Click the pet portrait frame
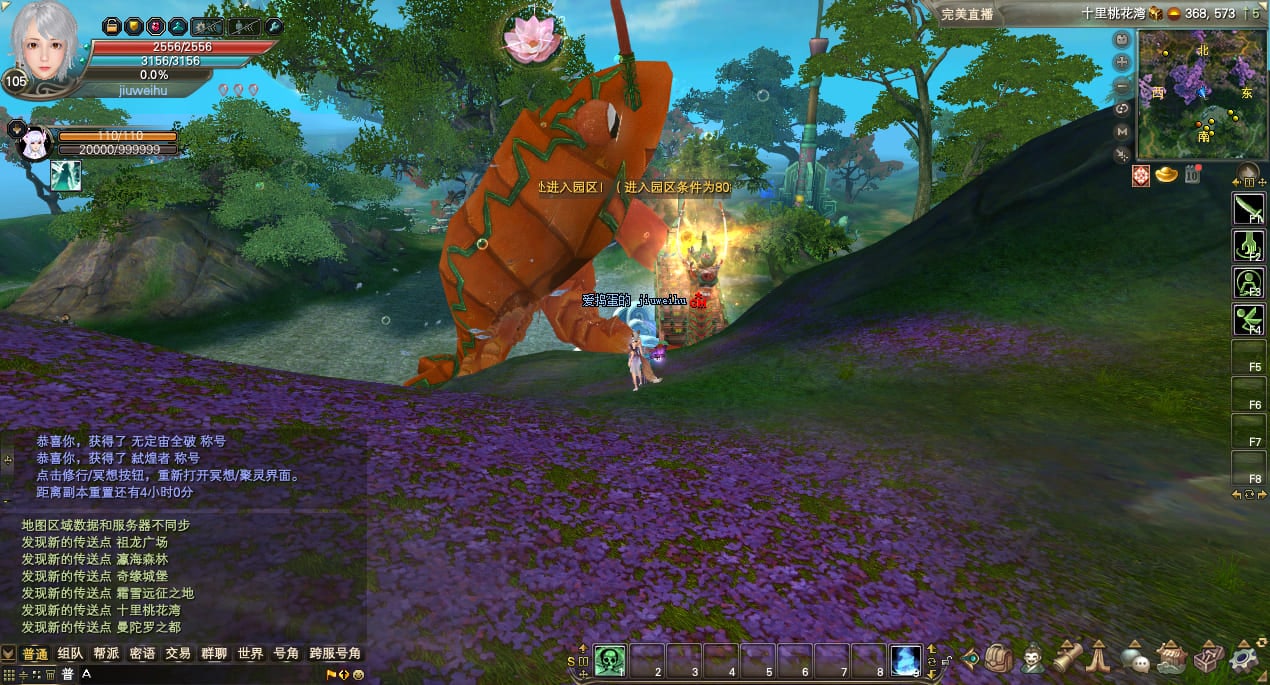The width and height of the screenshot is (1270, 685). [x=34, y=143]
